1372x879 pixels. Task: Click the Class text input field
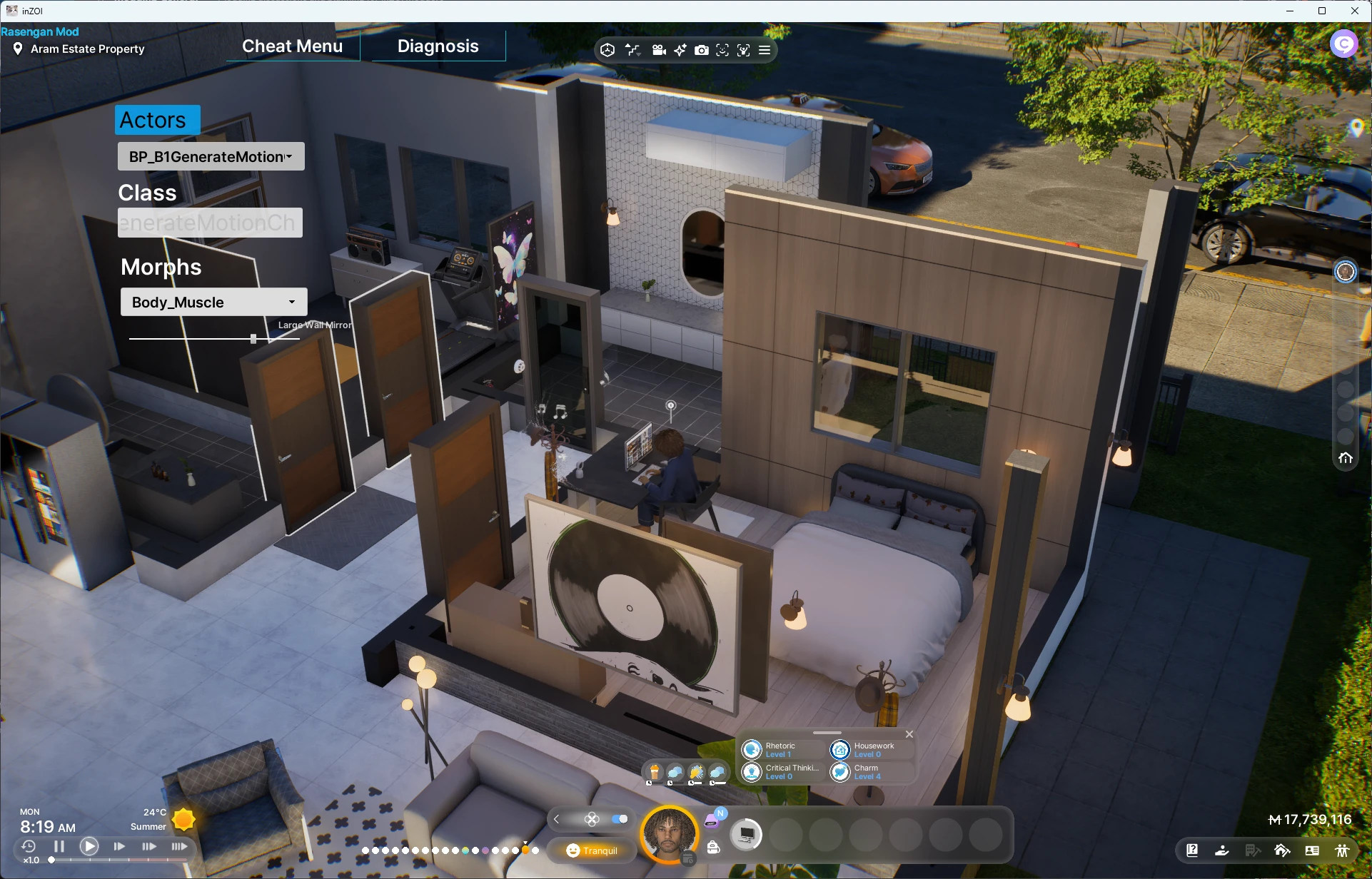pyautogui.click(x=210, y=223)
